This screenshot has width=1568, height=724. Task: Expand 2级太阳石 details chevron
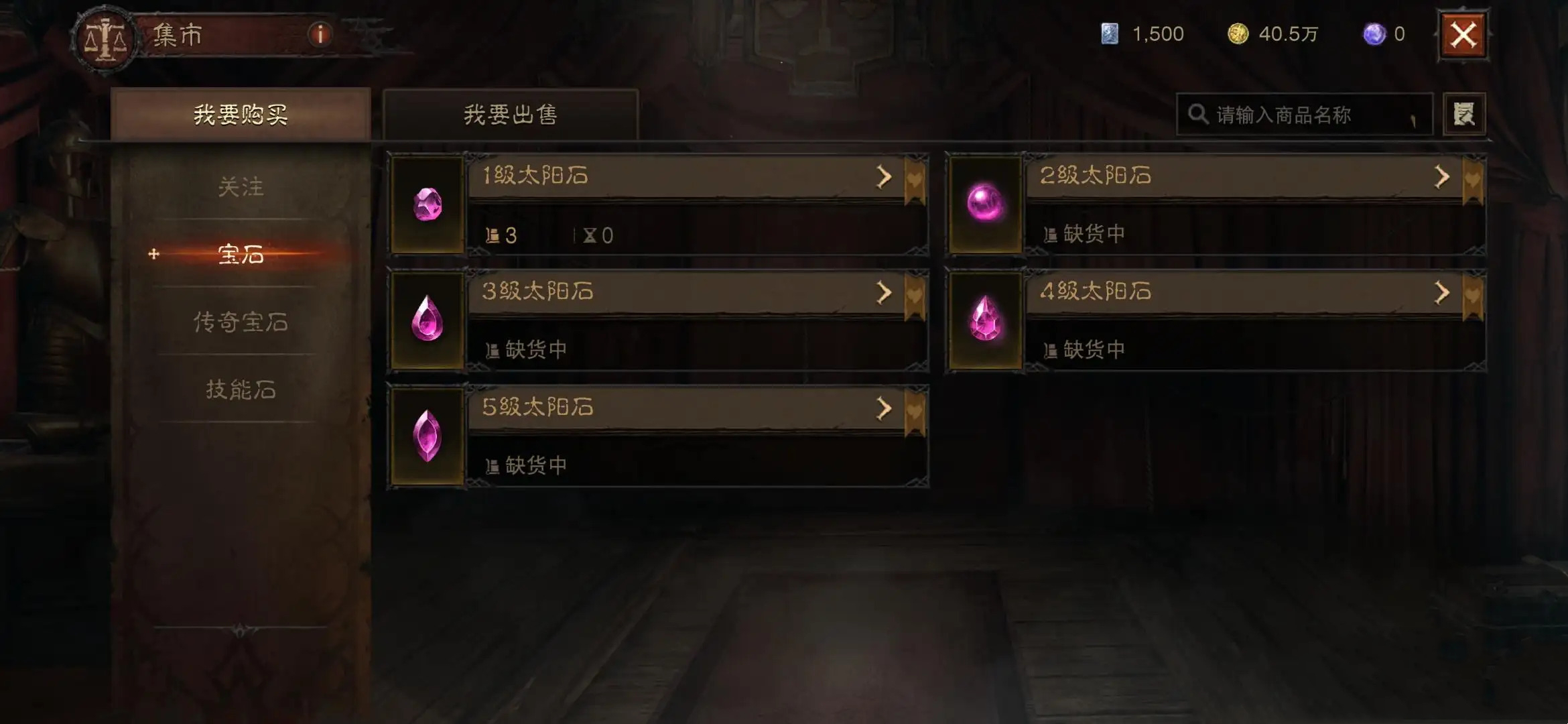pyautogui.click(x=1442, y=177)
